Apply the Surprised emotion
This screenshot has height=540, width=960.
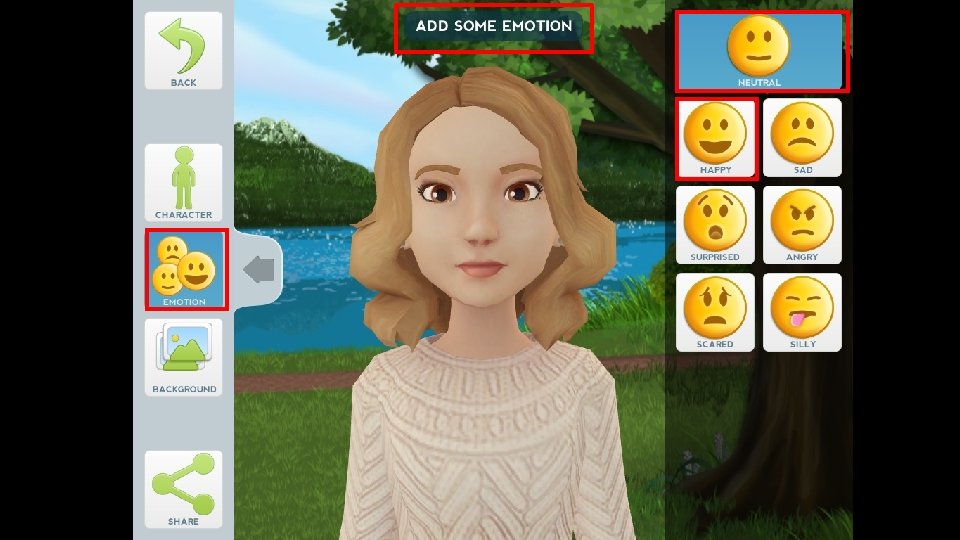tap(715, 225)
